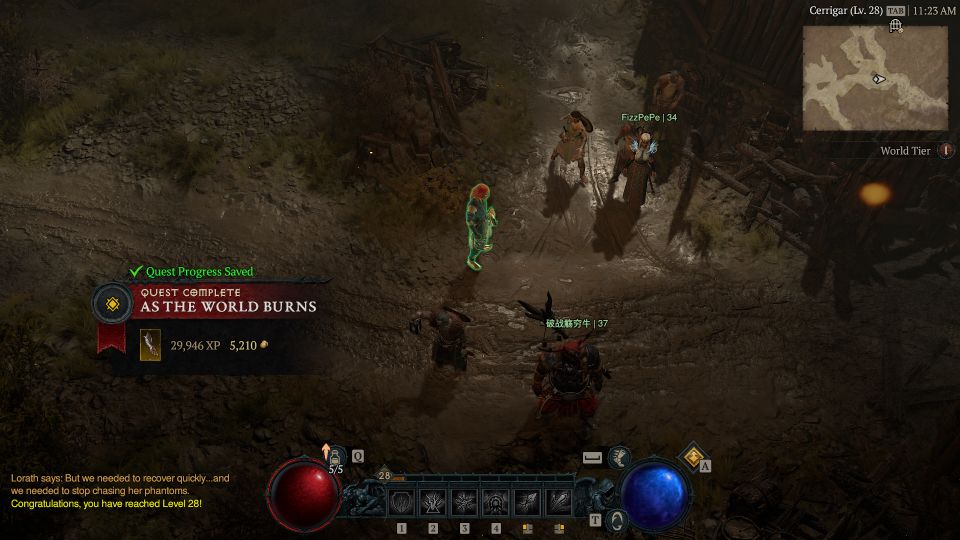The height and width of the screenshot is (540, 960).
Task: Use the healing potion flask icon
Action: (337, 456)
